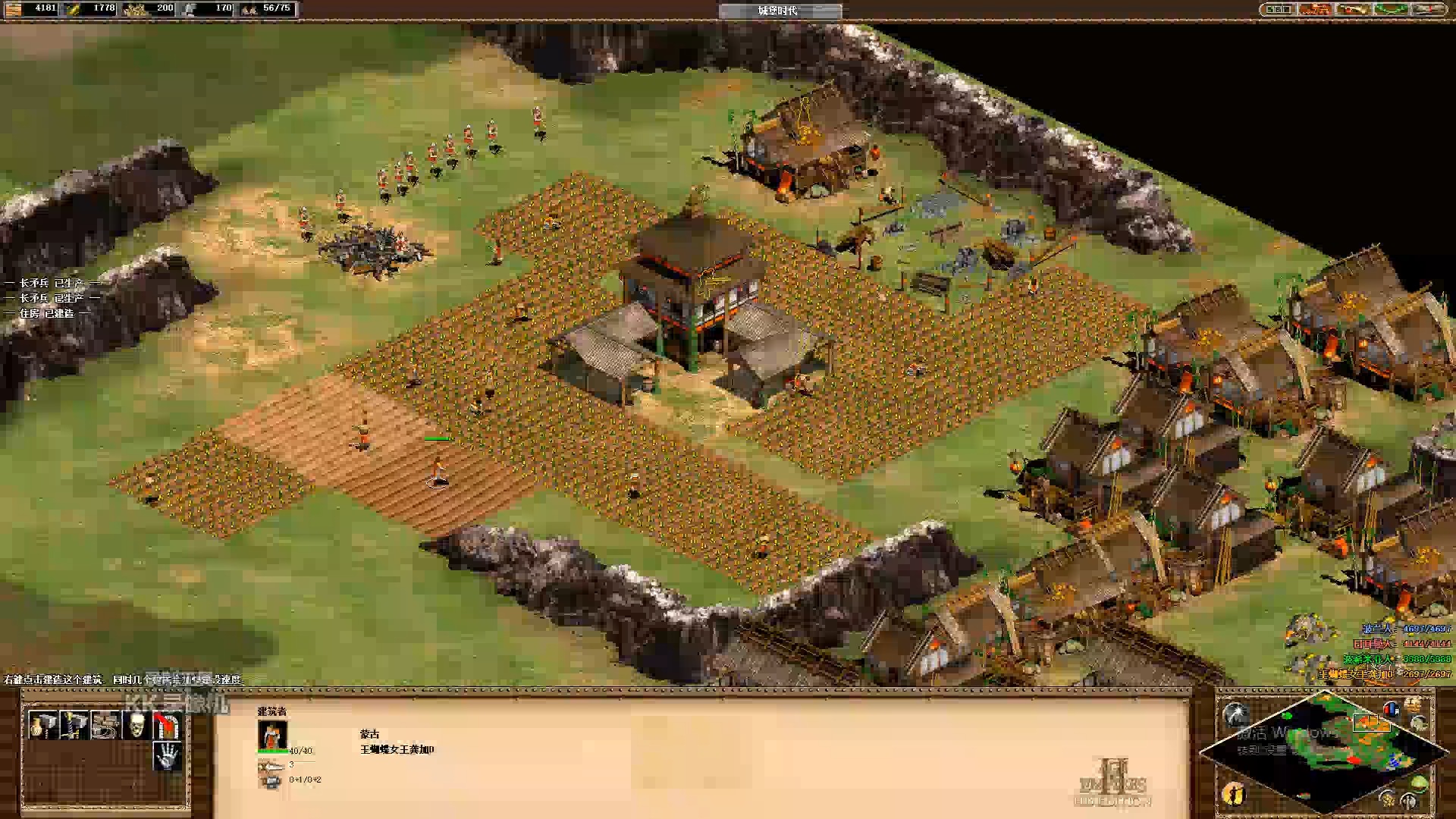This screenshot has height=819, width=1456.
Task: Open the Diplomacy panel with green icon
Action: (1393, 9)
